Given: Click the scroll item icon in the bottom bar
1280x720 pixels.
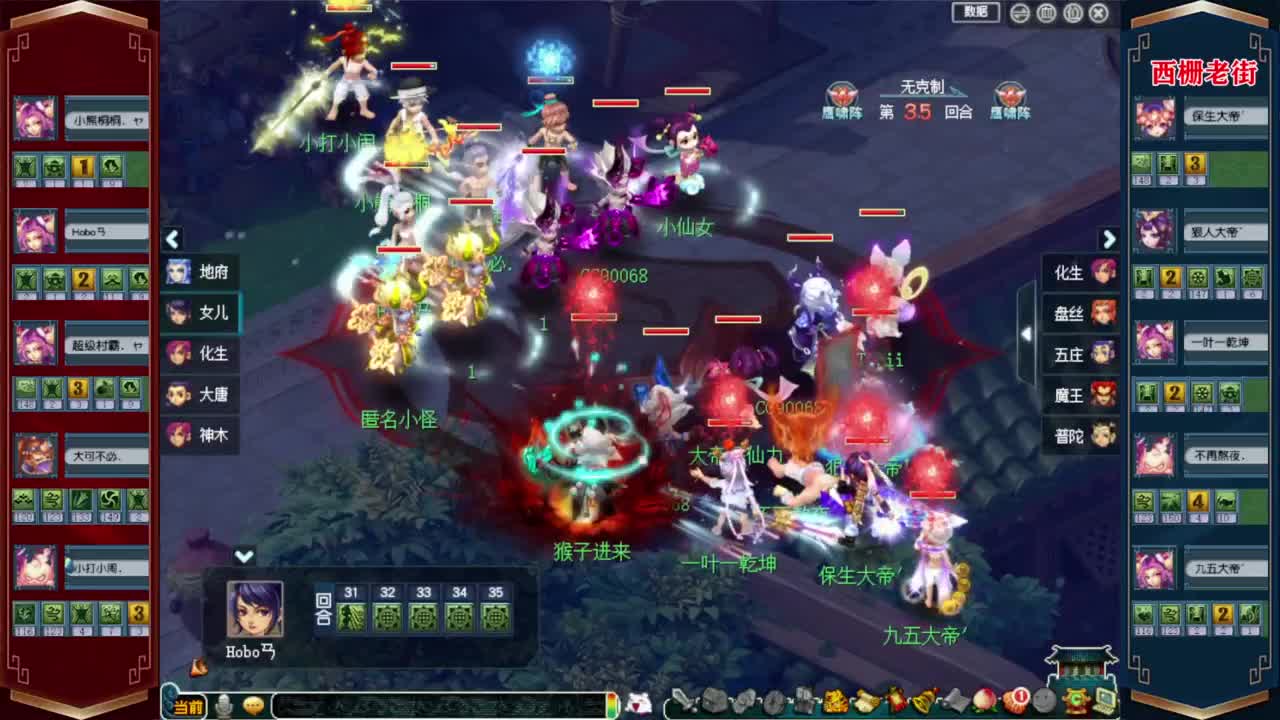Looking at the screenshot, I should [953, 701].
